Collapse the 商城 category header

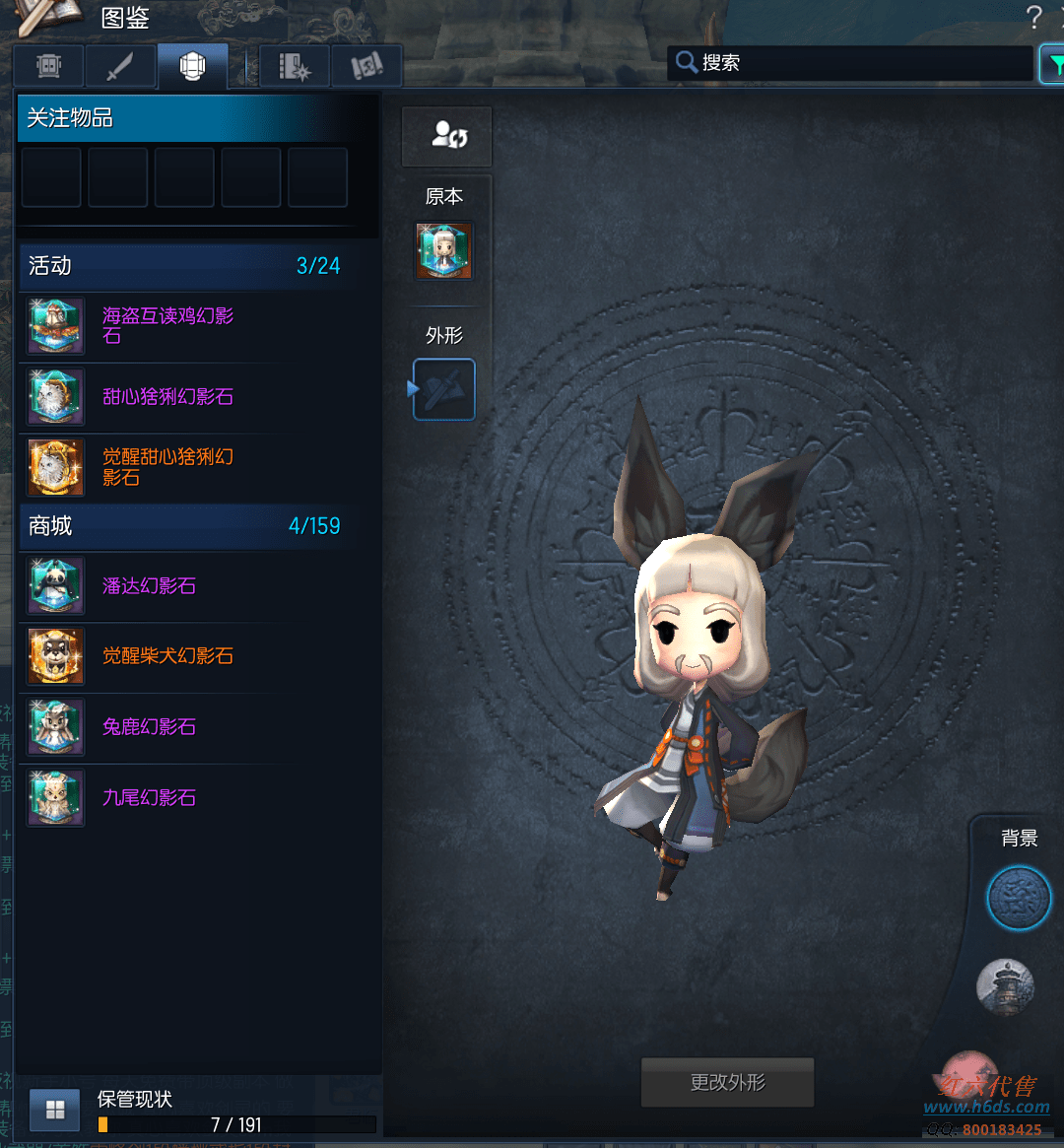183,526
